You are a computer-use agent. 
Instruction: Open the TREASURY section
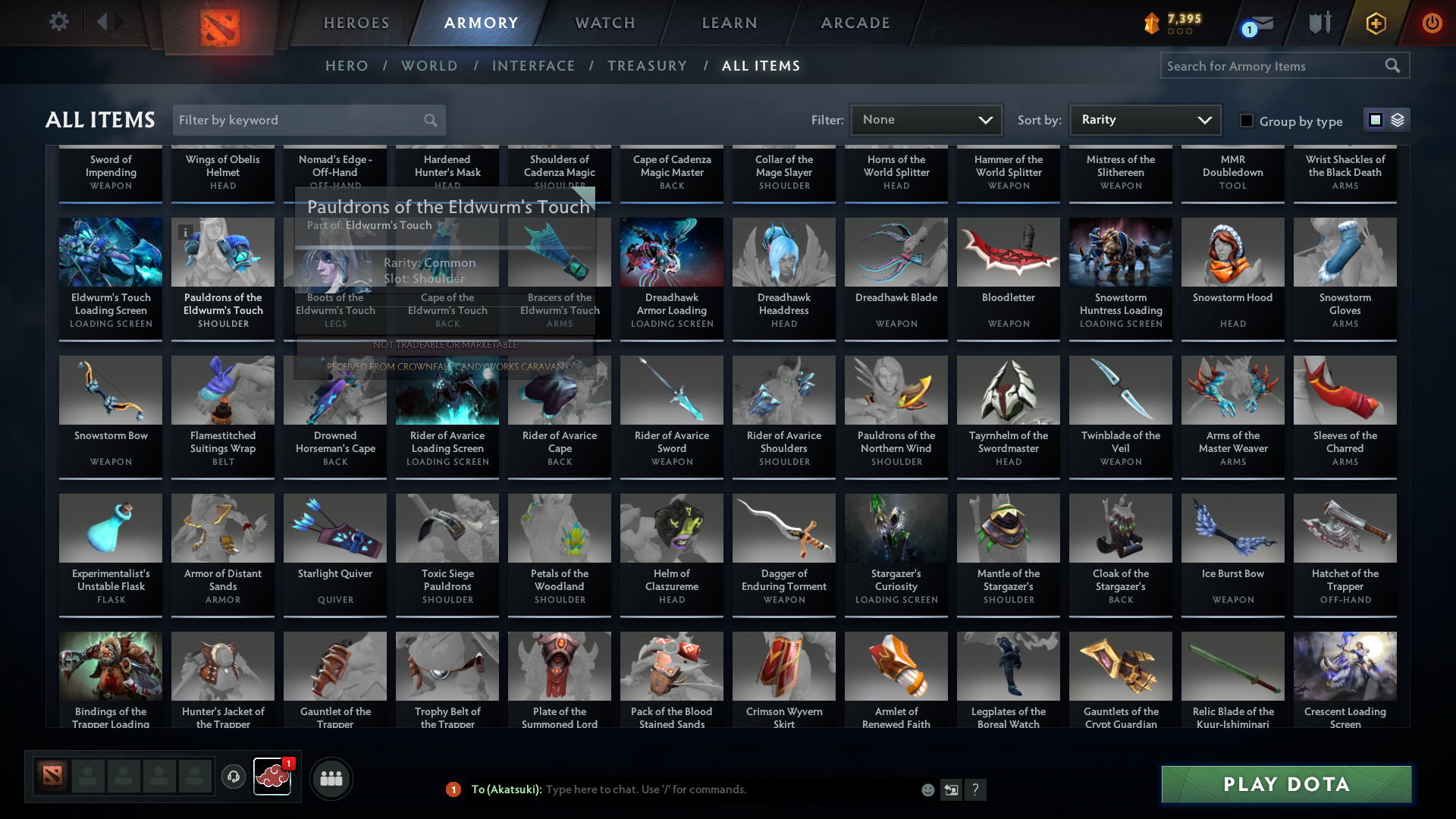(647, 66)
